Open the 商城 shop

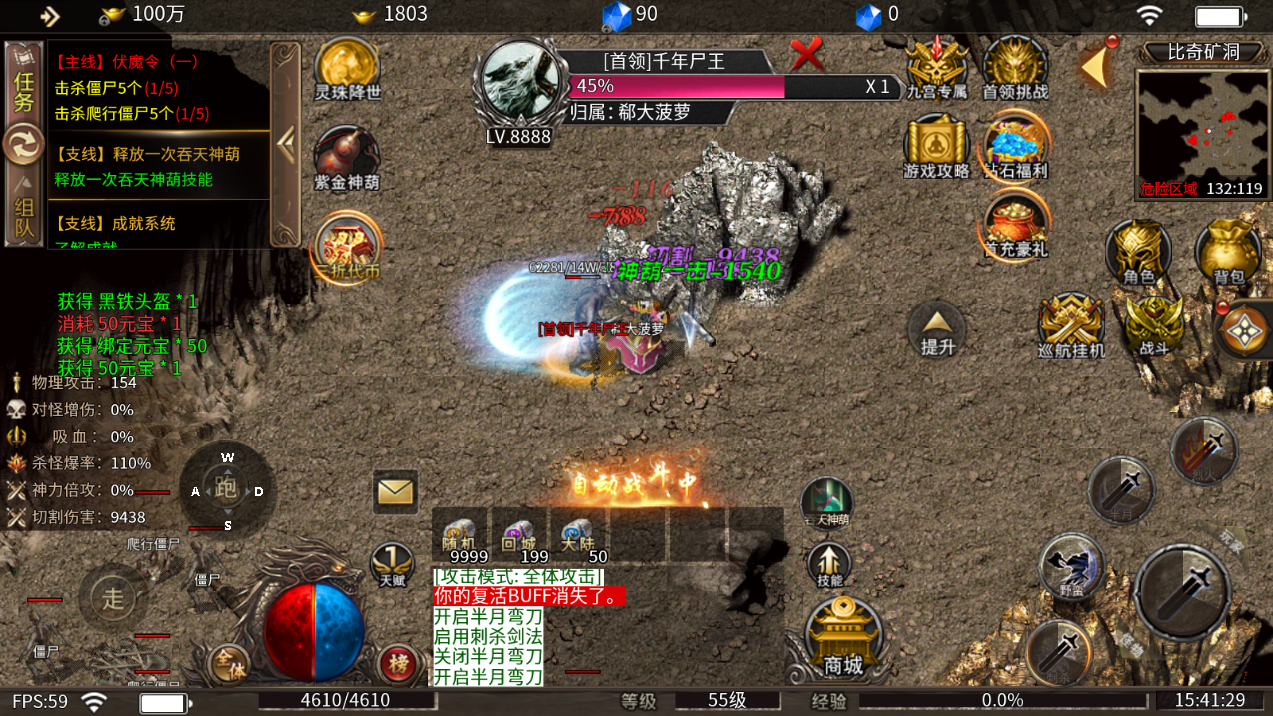point(843,640)
